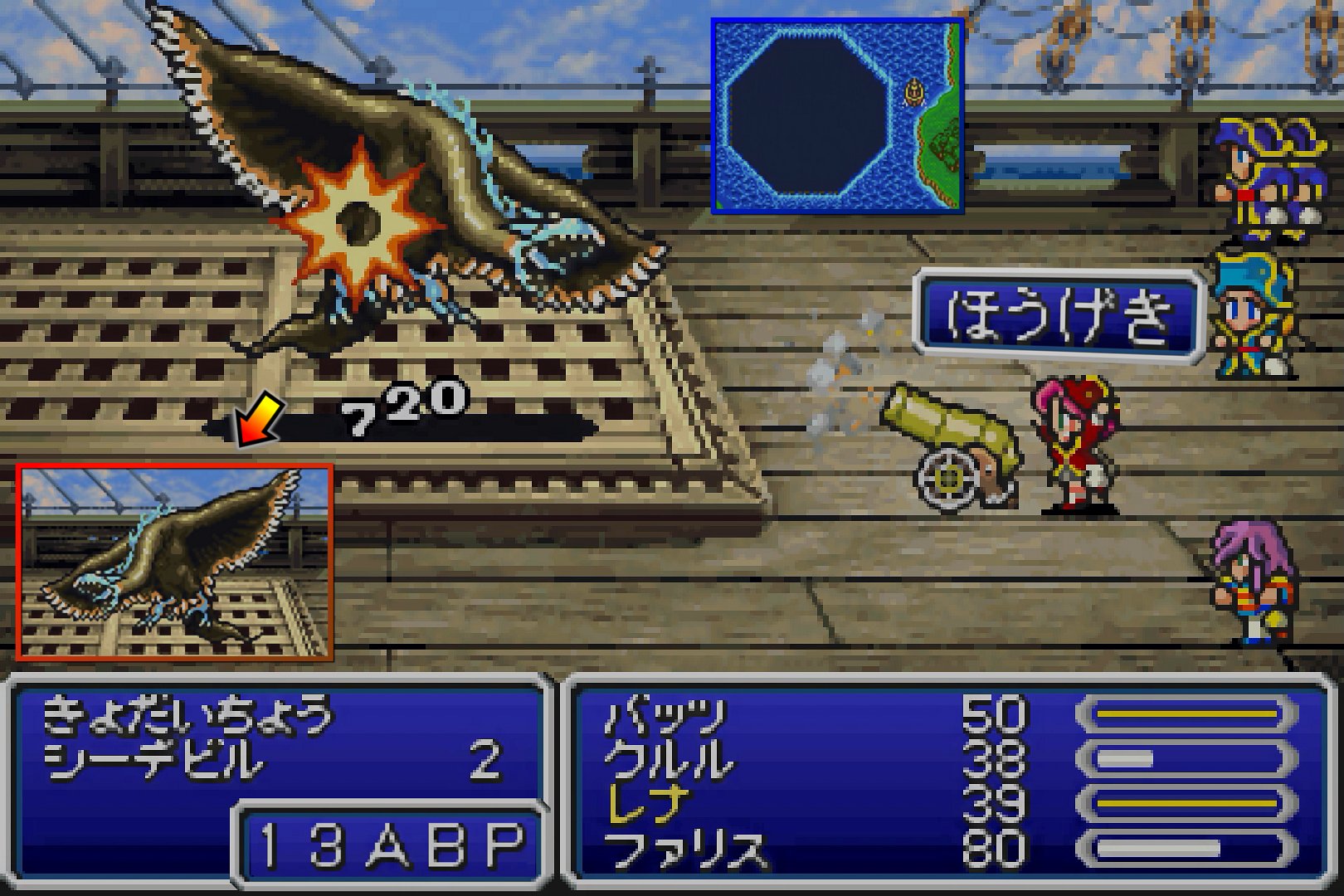Image resolution: width=1344 pixels, height=896 pixels.
Task: Select the enemy きょだいちょう in the list
Action: coord(186,715)
